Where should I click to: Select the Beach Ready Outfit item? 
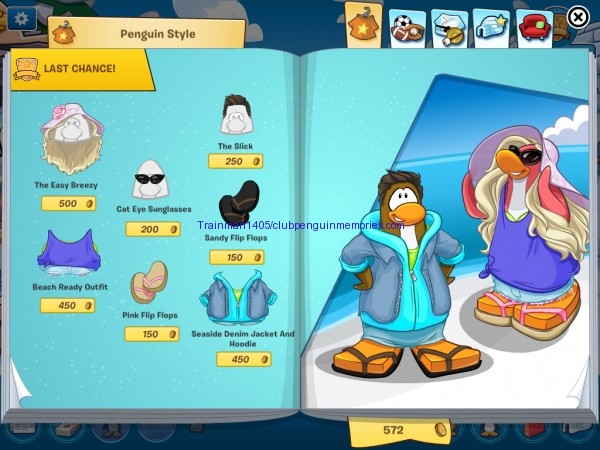pyautogui.click(x=69, y=252)
